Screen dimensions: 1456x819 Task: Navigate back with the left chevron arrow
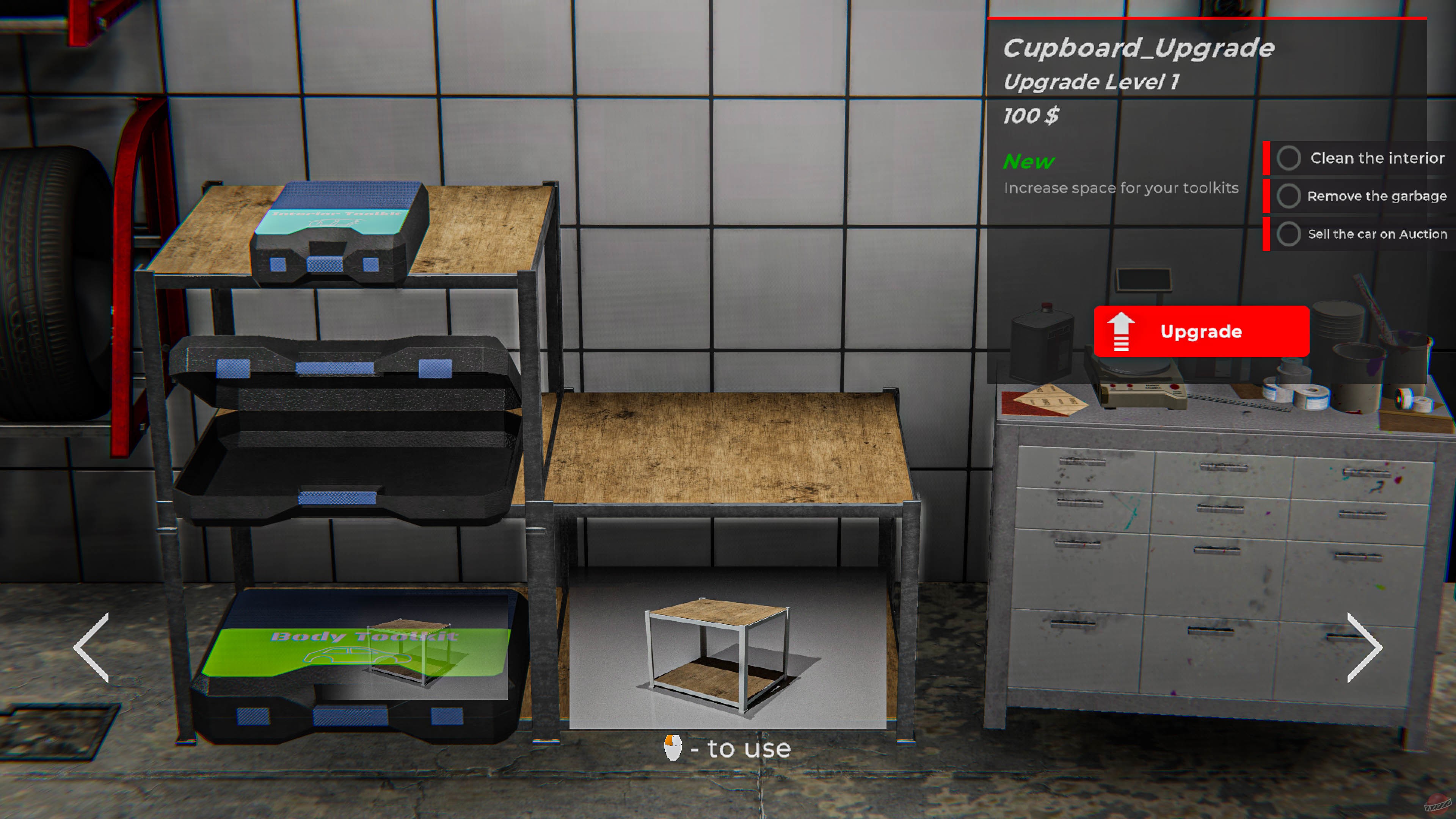[91, 647]
